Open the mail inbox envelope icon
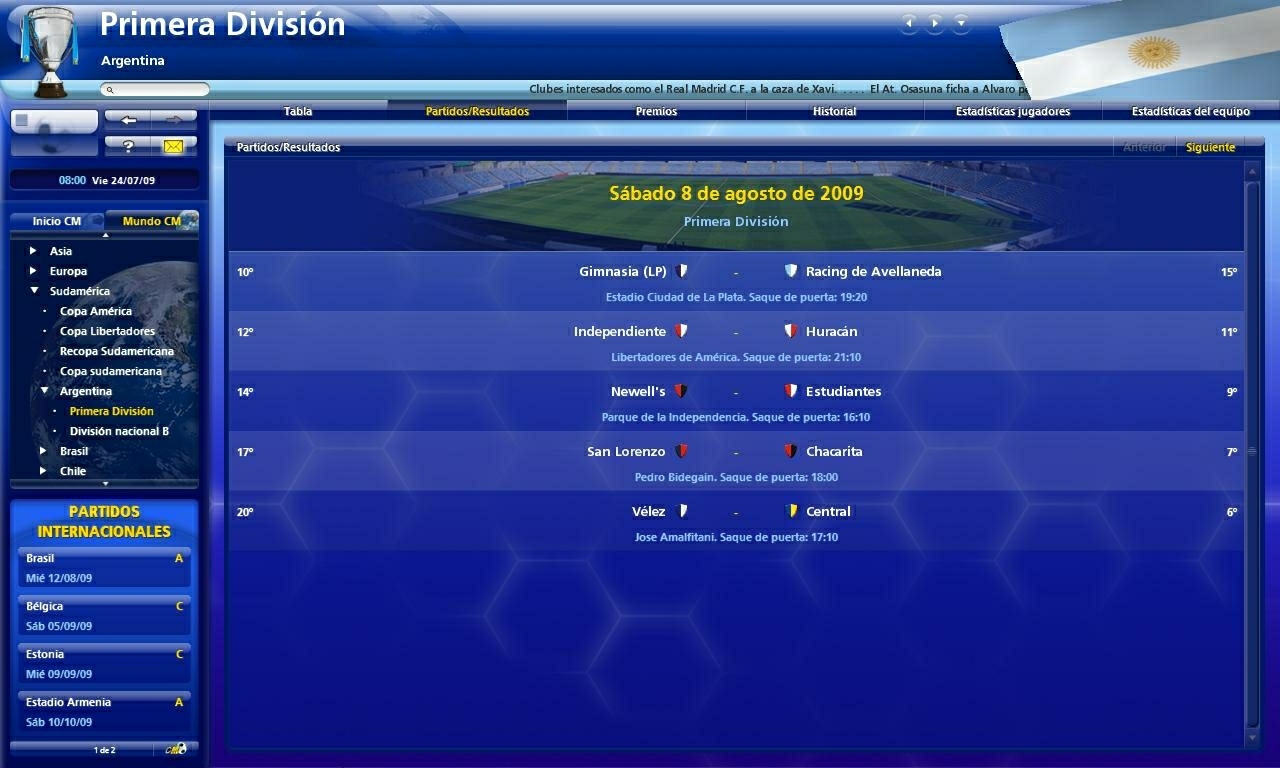This screenshot has height=768, width=1280. [175, 145]
